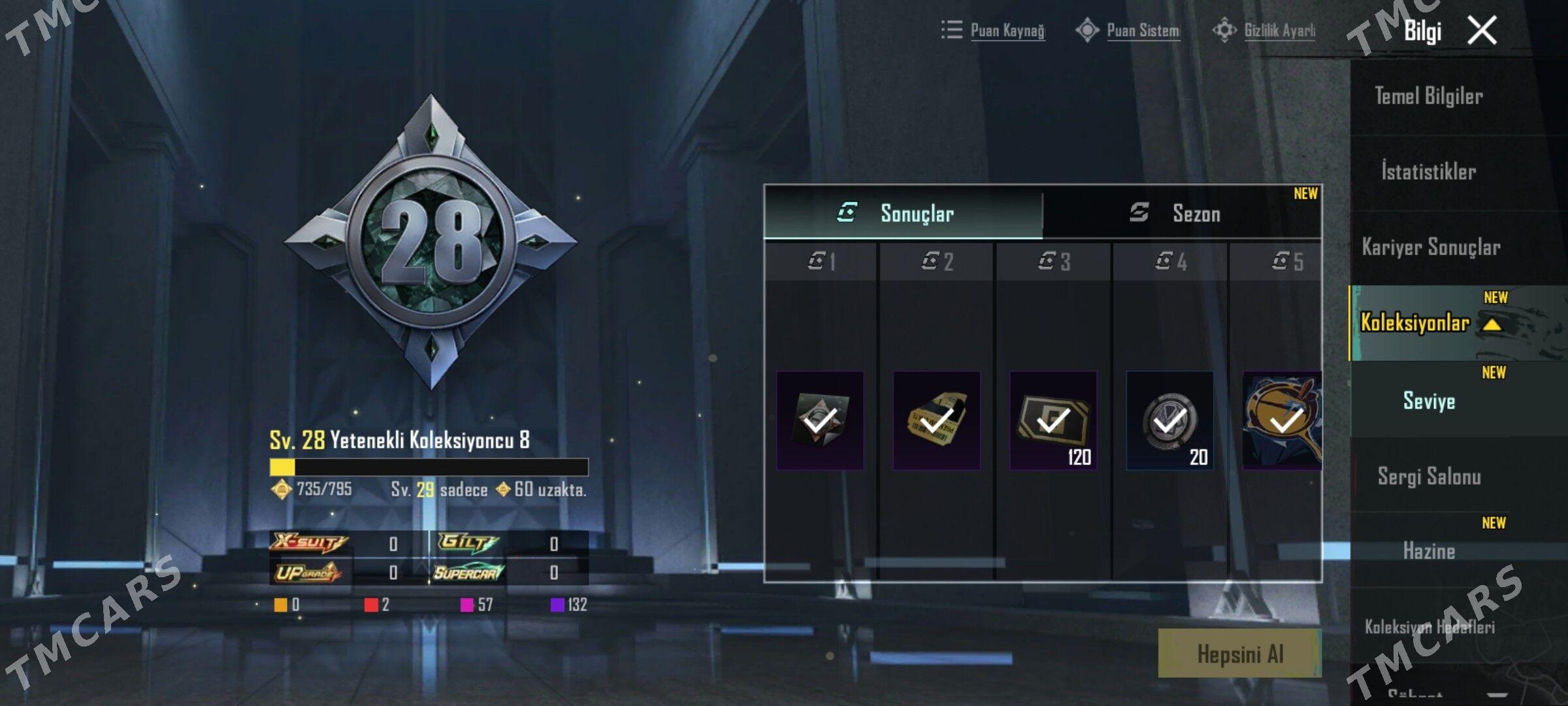Open Koleksiyon Hedefleri
Viewport: 1568px width, 706px height.
1429,627
